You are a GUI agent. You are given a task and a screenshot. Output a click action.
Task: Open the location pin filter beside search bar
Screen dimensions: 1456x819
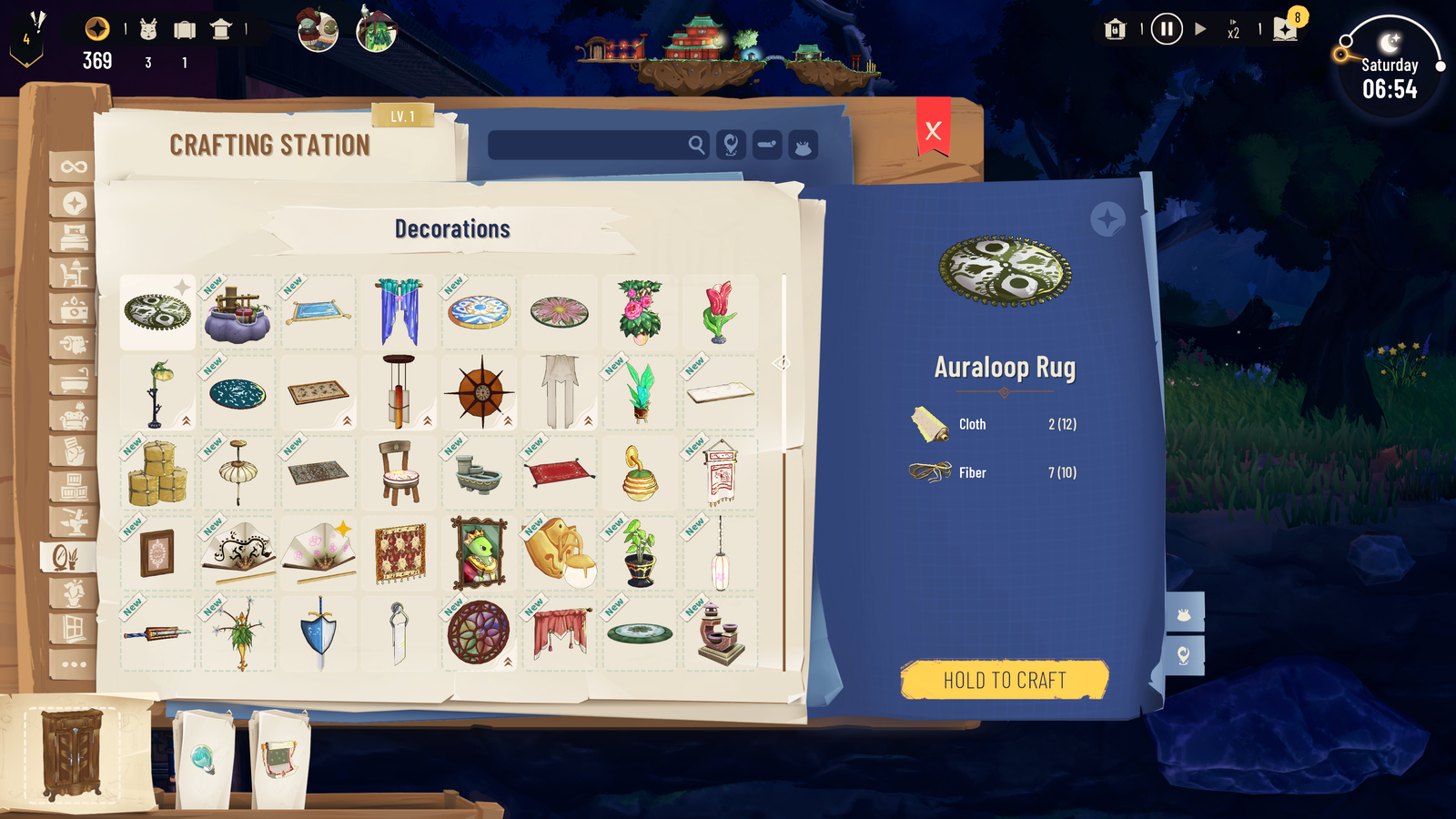[x=731, y=144]
